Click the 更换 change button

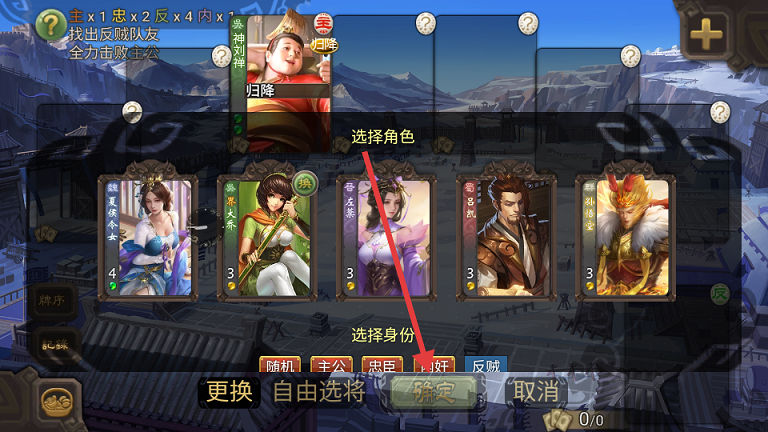(x=230, y=391)
